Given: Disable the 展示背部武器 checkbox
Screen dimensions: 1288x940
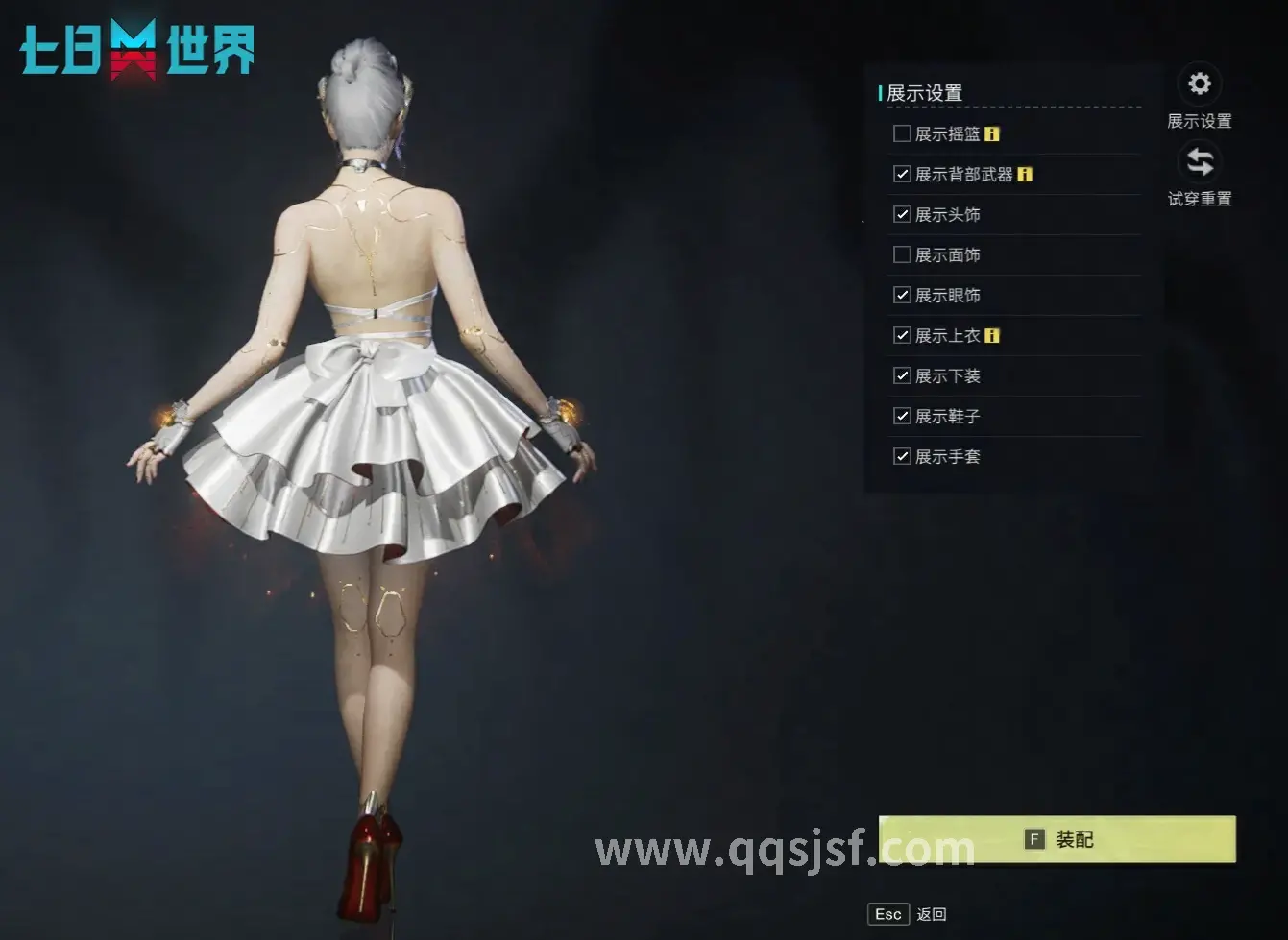Looking at the screenshot, I should 901,175.
